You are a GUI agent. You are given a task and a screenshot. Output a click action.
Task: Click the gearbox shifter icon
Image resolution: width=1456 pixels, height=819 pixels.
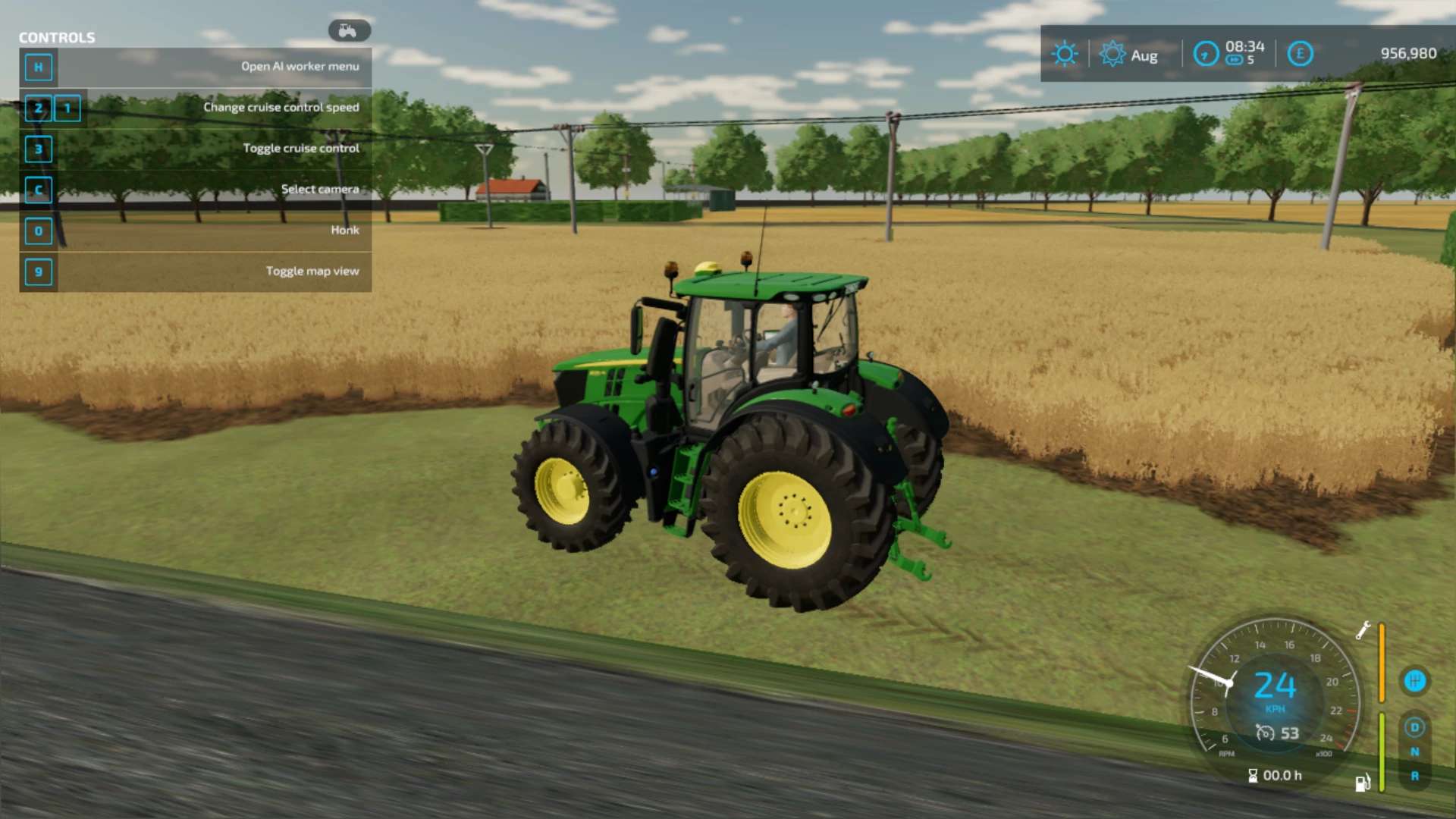coord(1414,680)
